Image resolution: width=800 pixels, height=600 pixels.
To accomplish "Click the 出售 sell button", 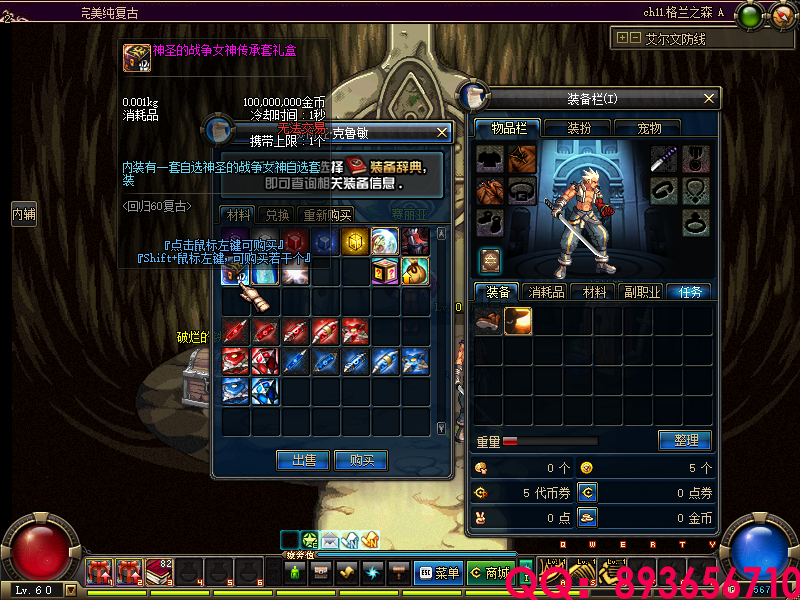I will (x=303, y=460).
